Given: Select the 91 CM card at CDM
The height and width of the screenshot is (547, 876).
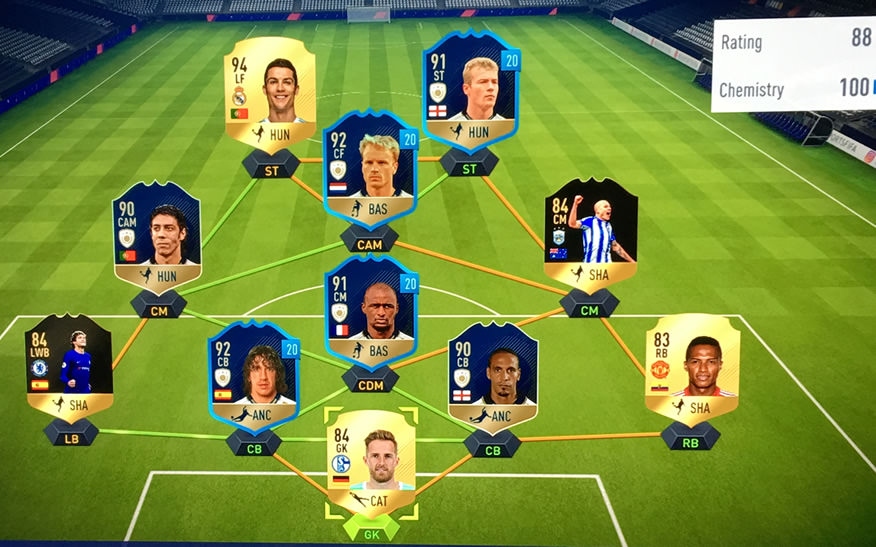Looking at the screenshot, I should click(370, 312).
